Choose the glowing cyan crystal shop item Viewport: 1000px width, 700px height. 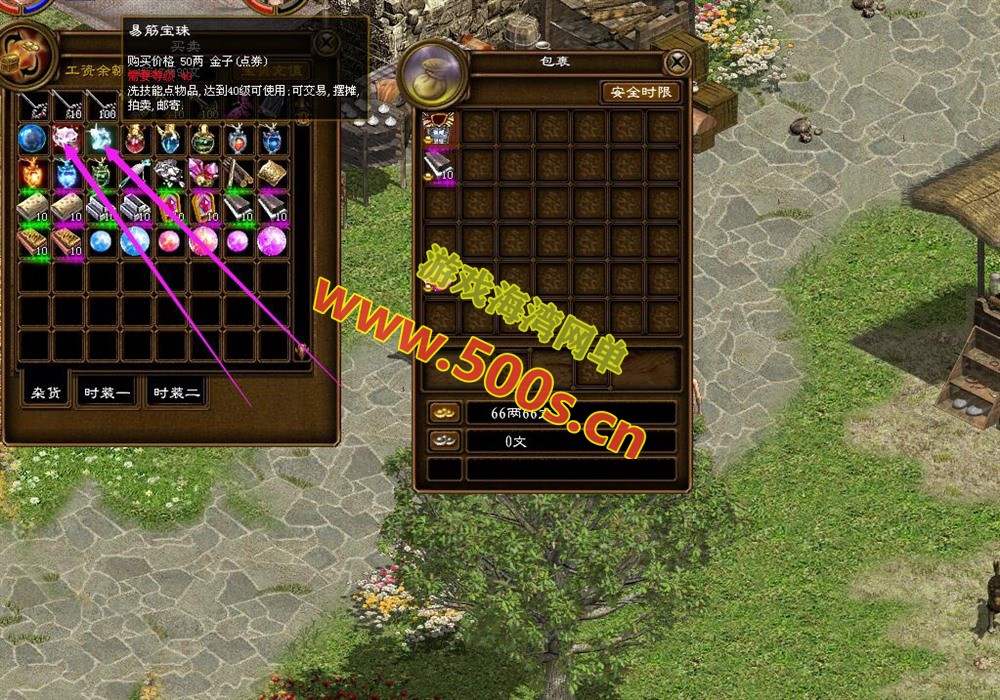(x=100, y=138)
